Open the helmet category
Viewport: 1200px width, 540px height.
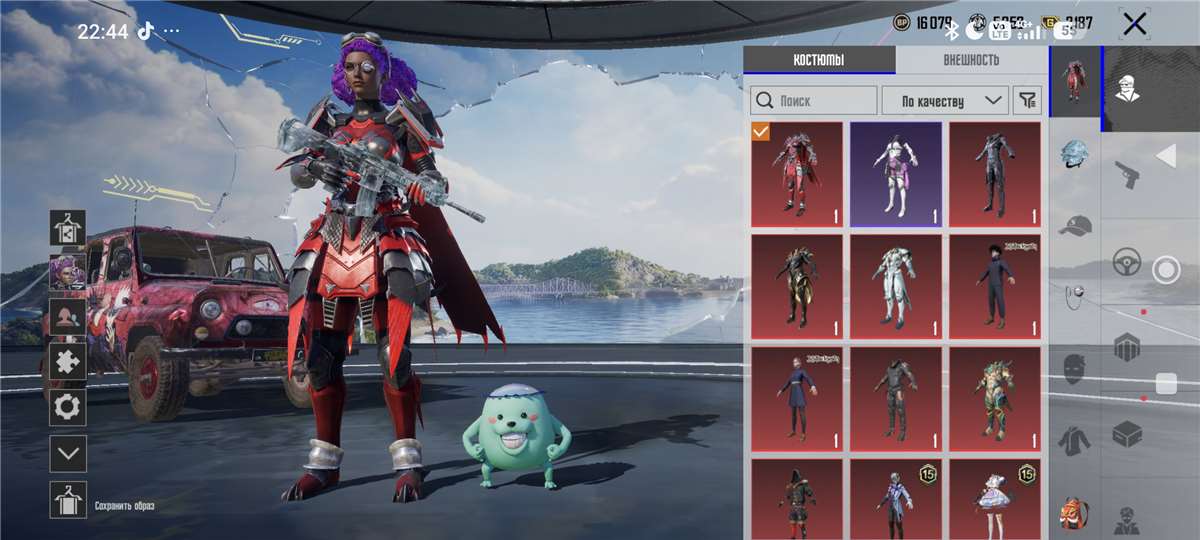pyautogui.click(x=1074, y=156)
